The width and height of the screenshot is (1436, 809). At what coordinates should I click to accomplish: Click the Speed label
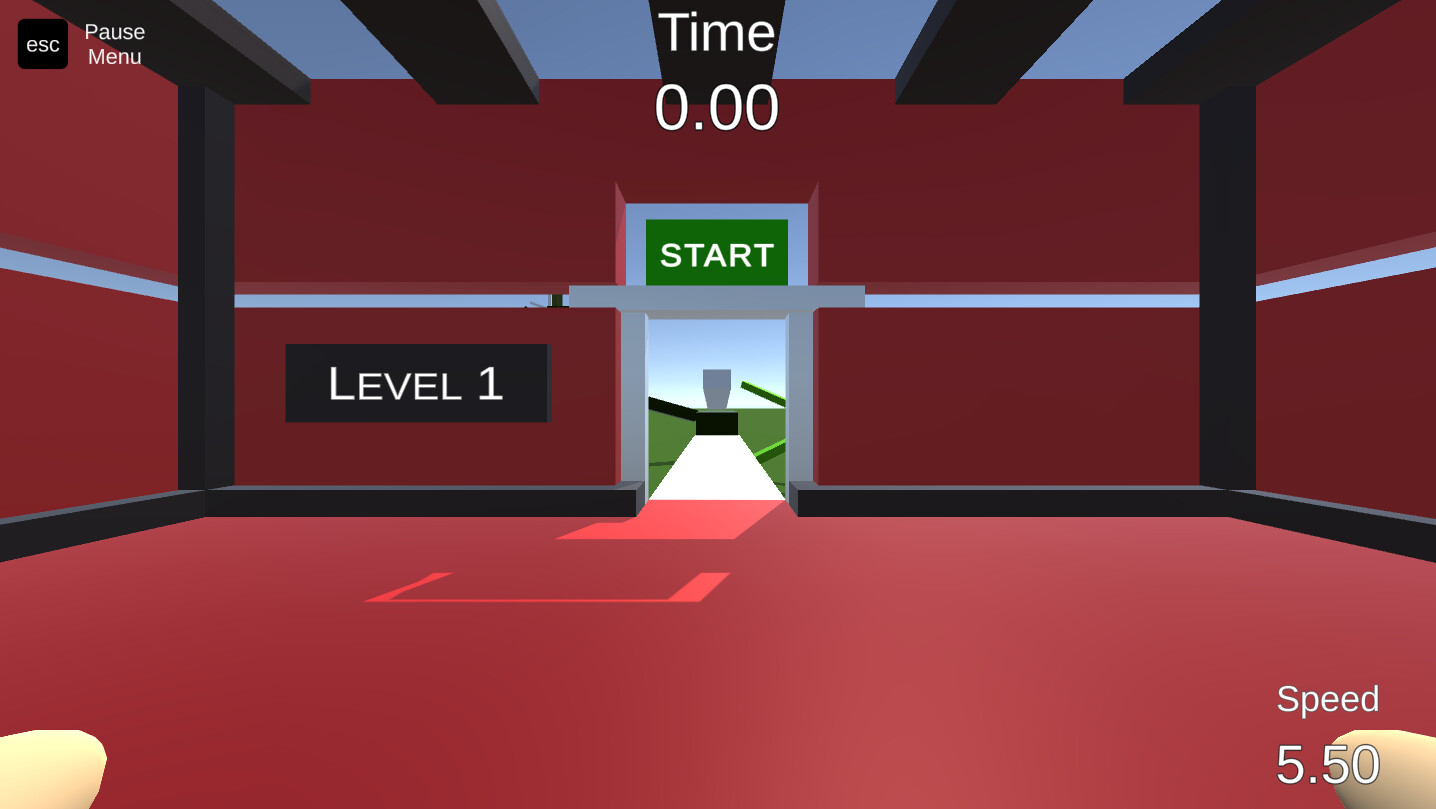(x=1328, y=699)
